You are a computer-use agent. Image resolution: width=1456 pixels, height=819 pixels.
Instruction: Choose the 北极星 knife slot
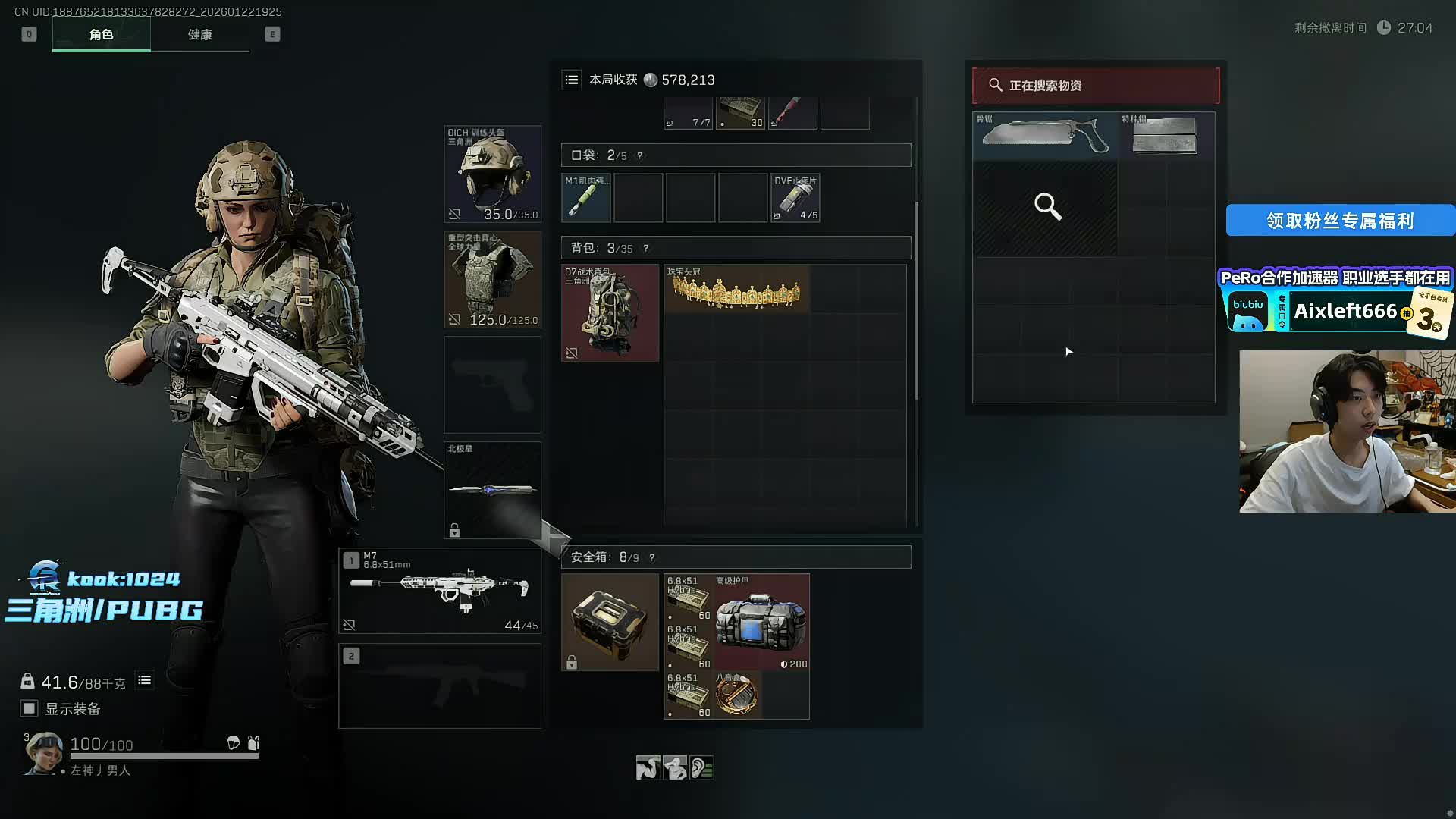click(x=492, y=490)
